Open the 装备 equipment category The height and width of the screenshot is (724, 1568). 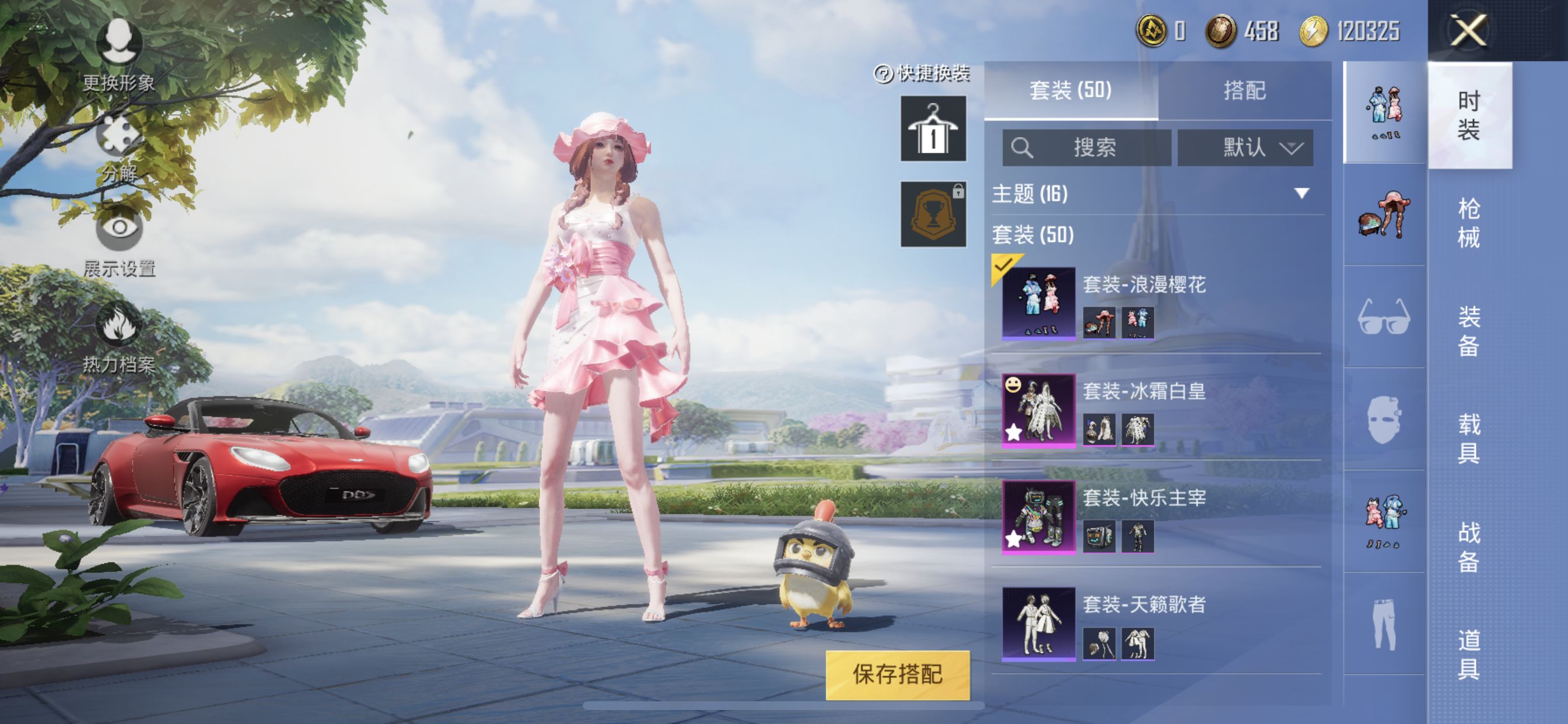click(1468, 331)
